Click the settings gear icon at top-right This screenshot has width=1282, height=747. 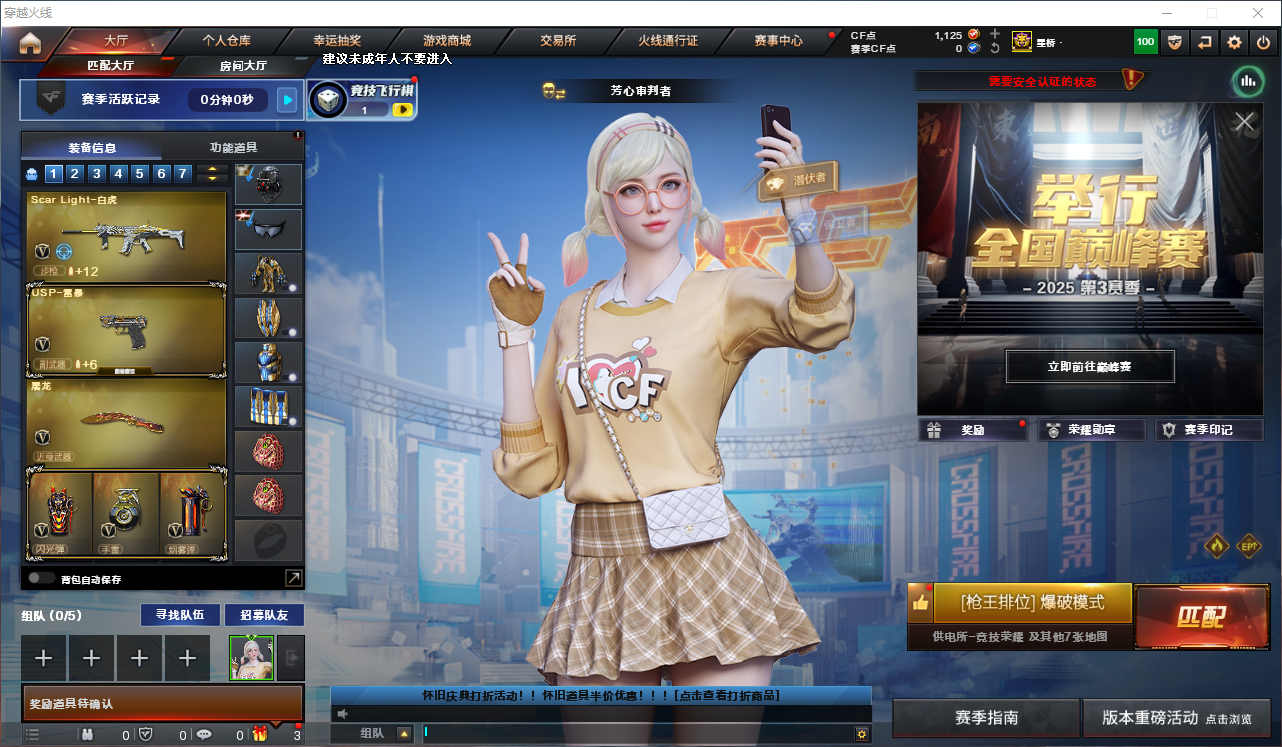click(1233, 42)
